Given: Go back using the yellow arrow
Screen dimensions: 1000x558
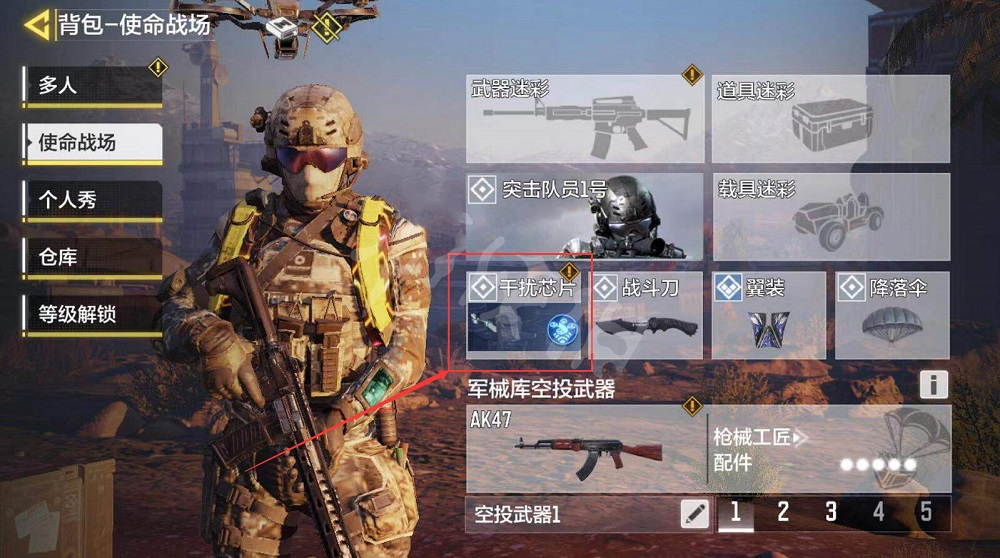Looking at the screenshot, I should (x=38, y=25).
